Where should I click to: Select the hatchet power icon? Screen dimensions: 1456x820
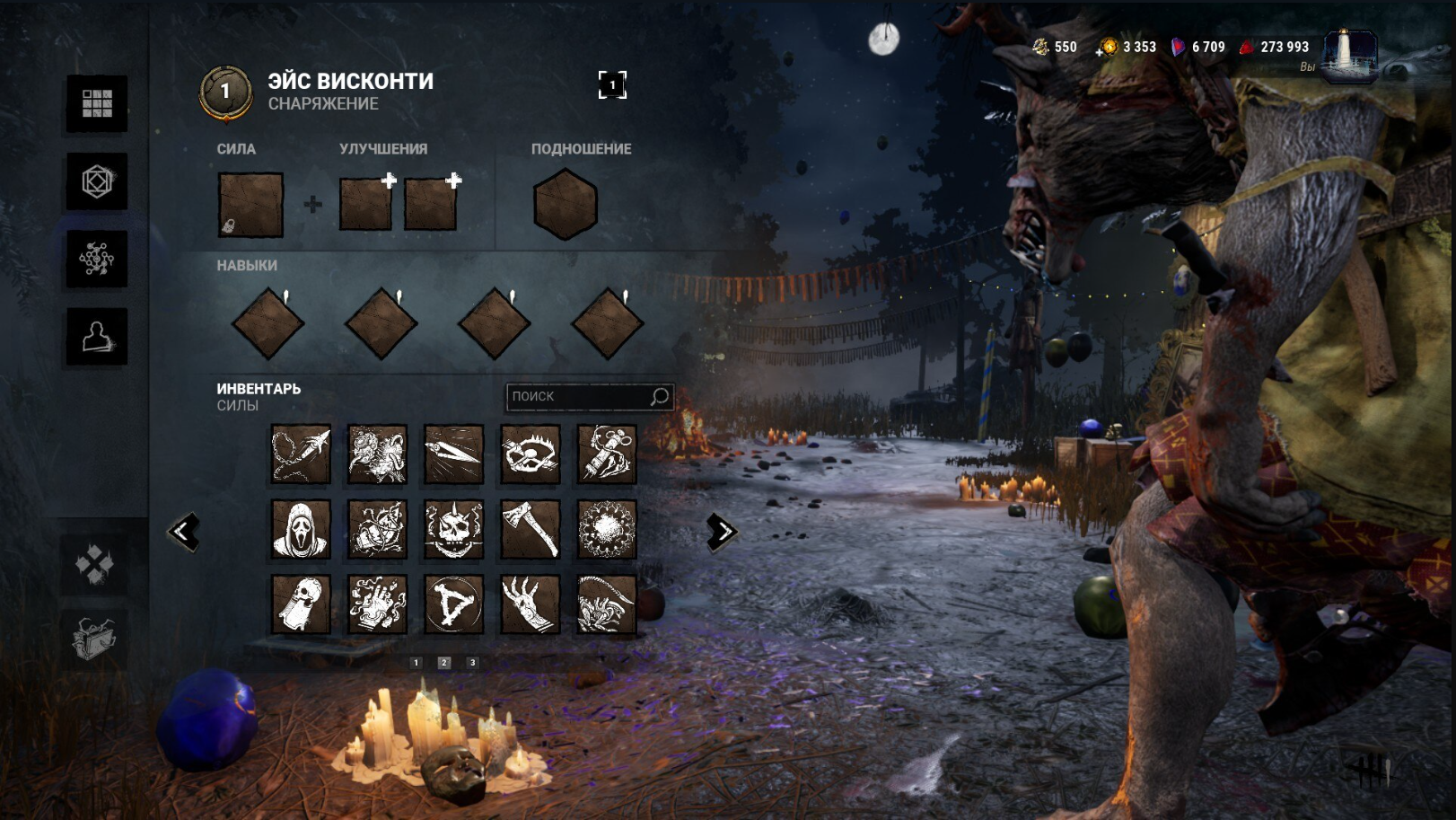[x=531, y=530]
